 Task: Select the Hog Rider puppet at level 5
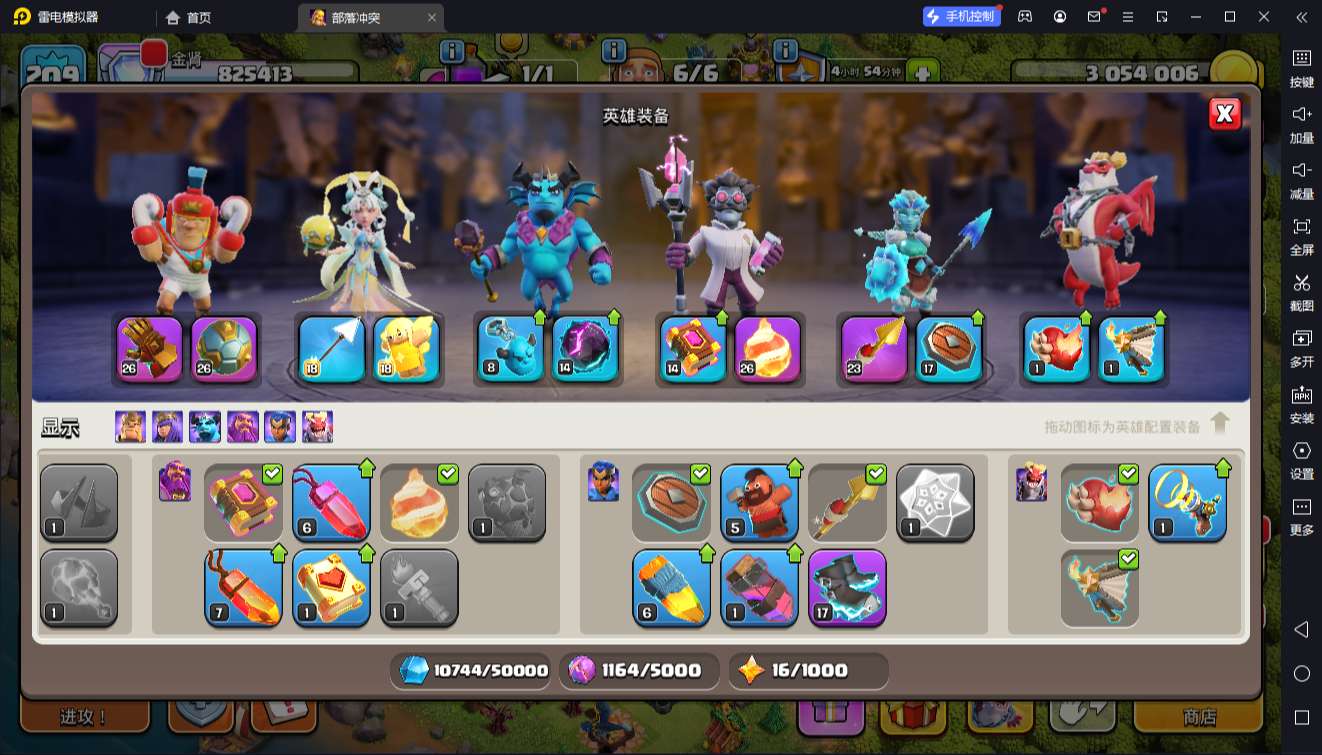point(759,503)
